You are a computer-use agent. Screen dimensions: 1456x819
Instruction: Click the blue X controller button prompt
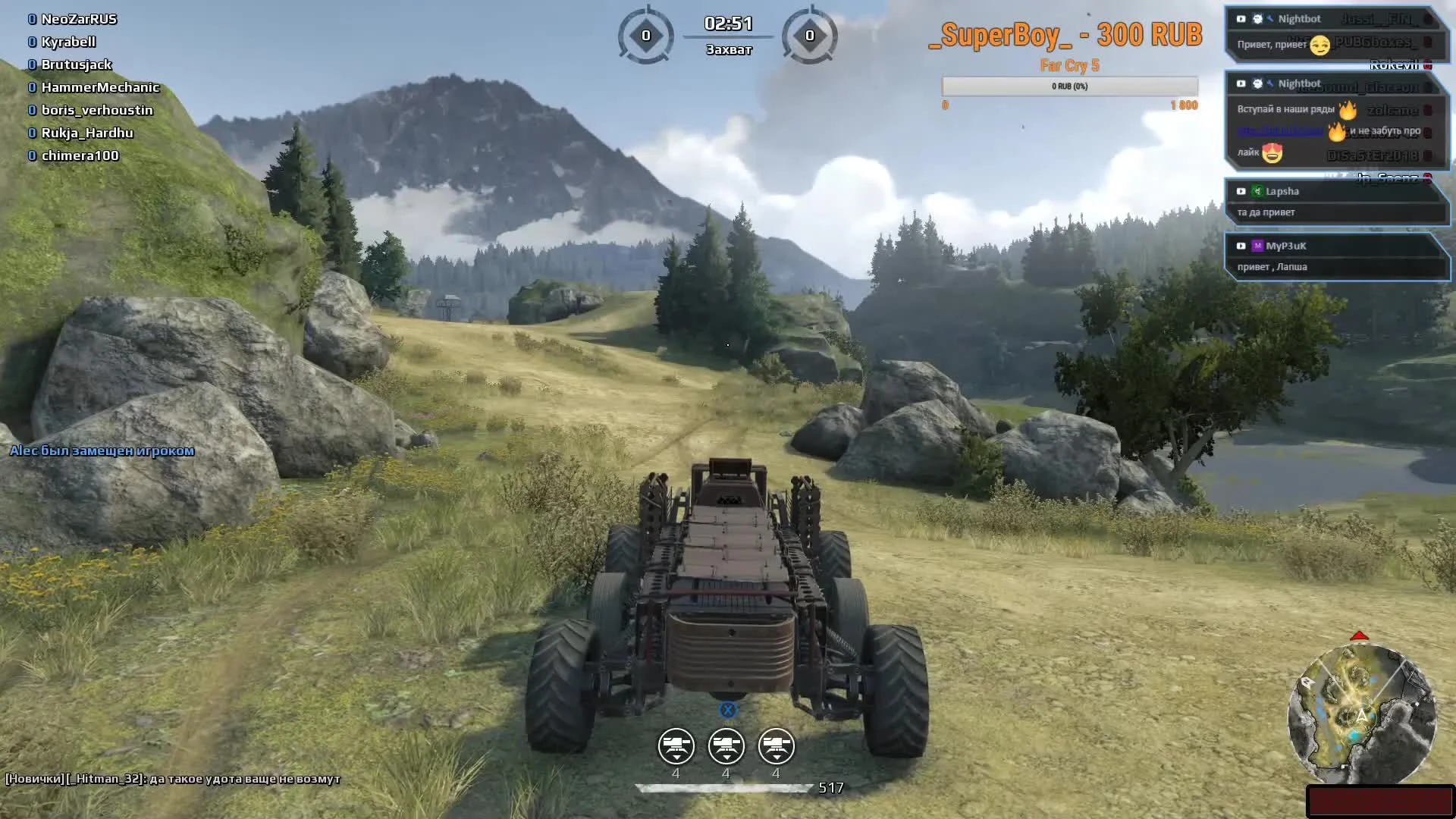point(728,710)
